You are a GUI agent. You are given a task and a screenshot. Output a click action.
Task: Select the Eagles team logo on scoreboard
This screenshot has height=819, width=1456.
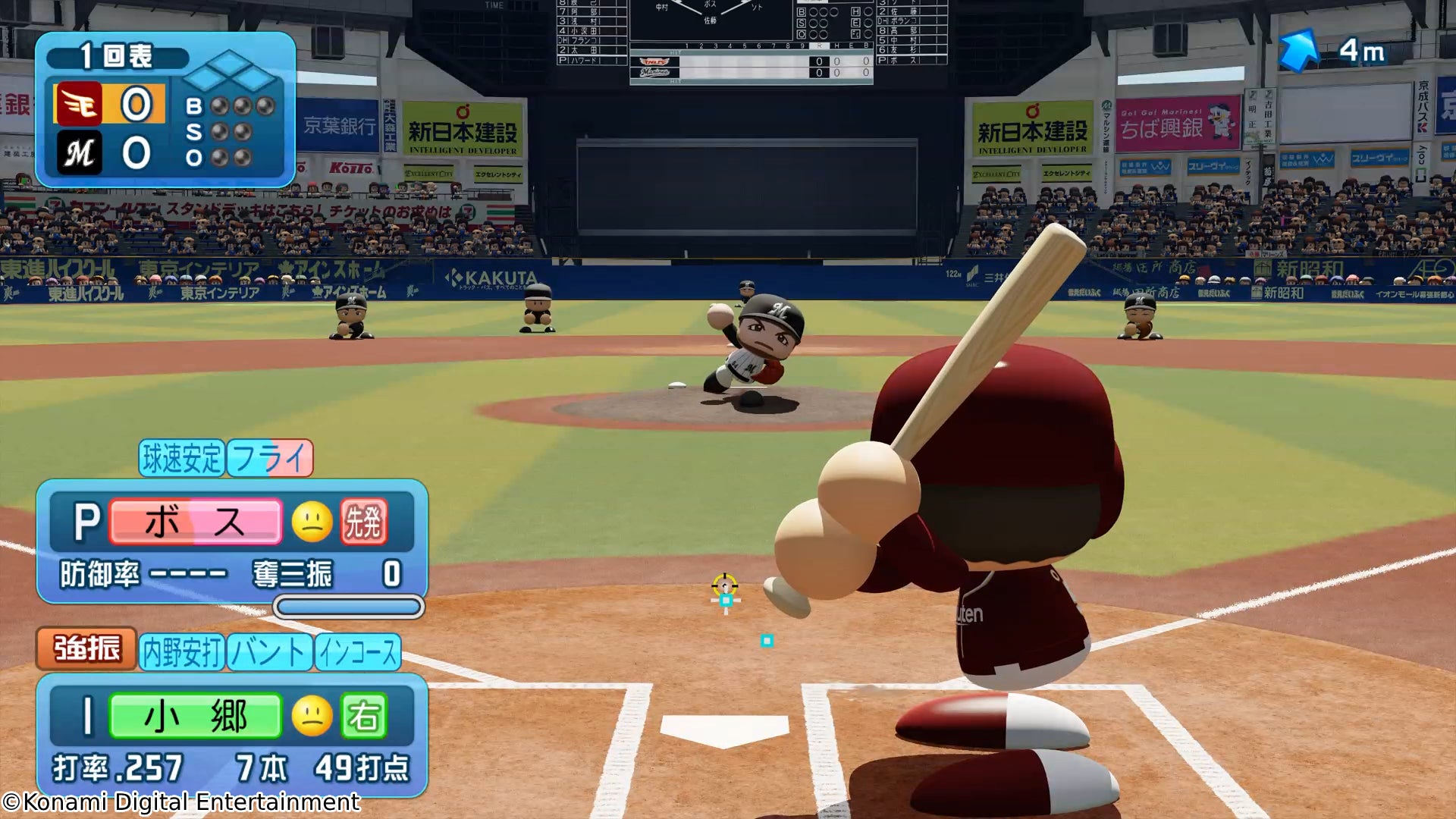[x=78, y=104]
